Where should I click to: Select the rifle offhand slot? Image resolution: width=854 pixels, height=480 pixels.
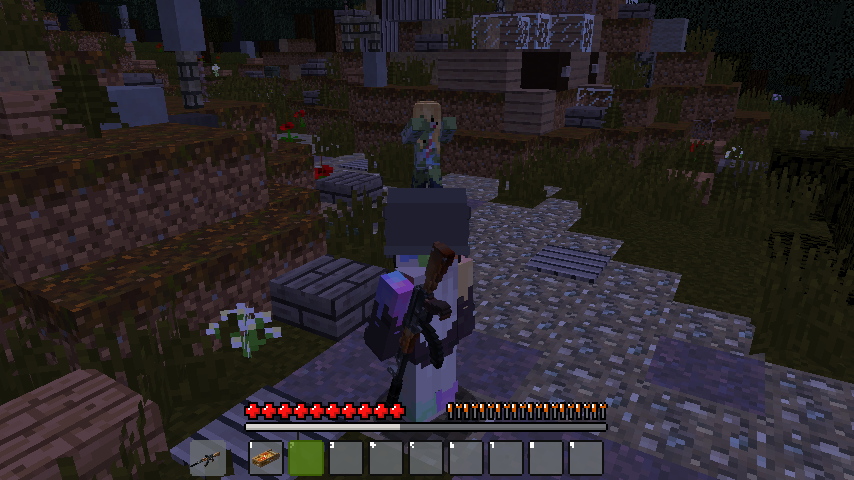tap(206, 457)
